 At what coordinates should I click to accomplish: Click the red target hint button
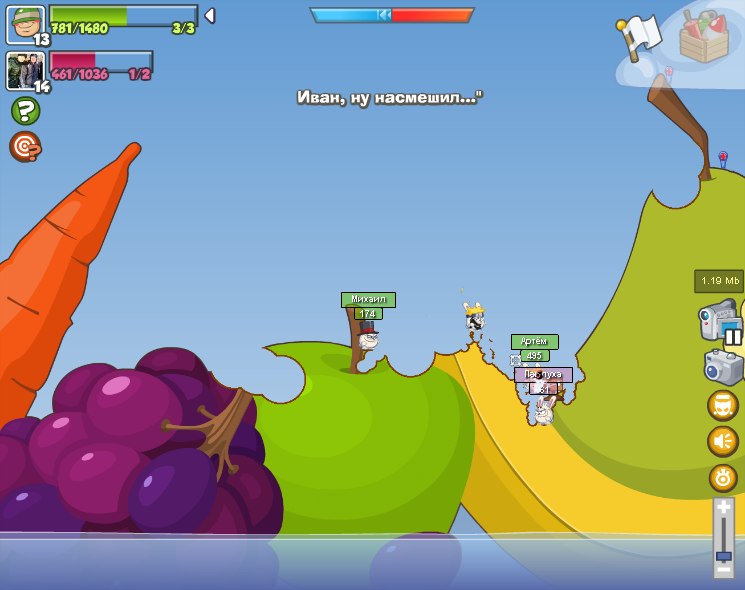(x=25, y=146)
